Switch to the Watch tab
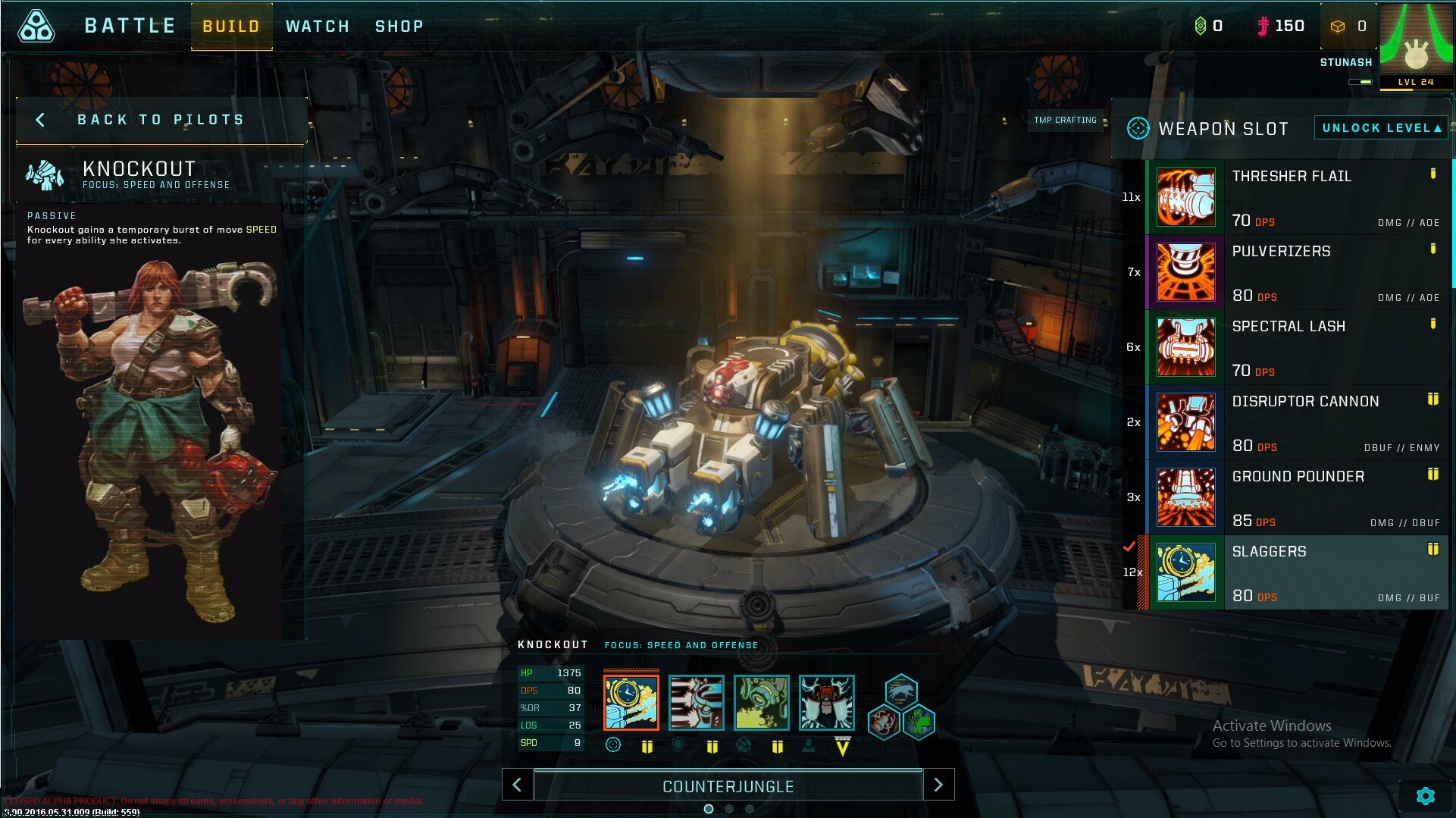The height and width of the screenshot is (818, 1456). click(318, 25)
